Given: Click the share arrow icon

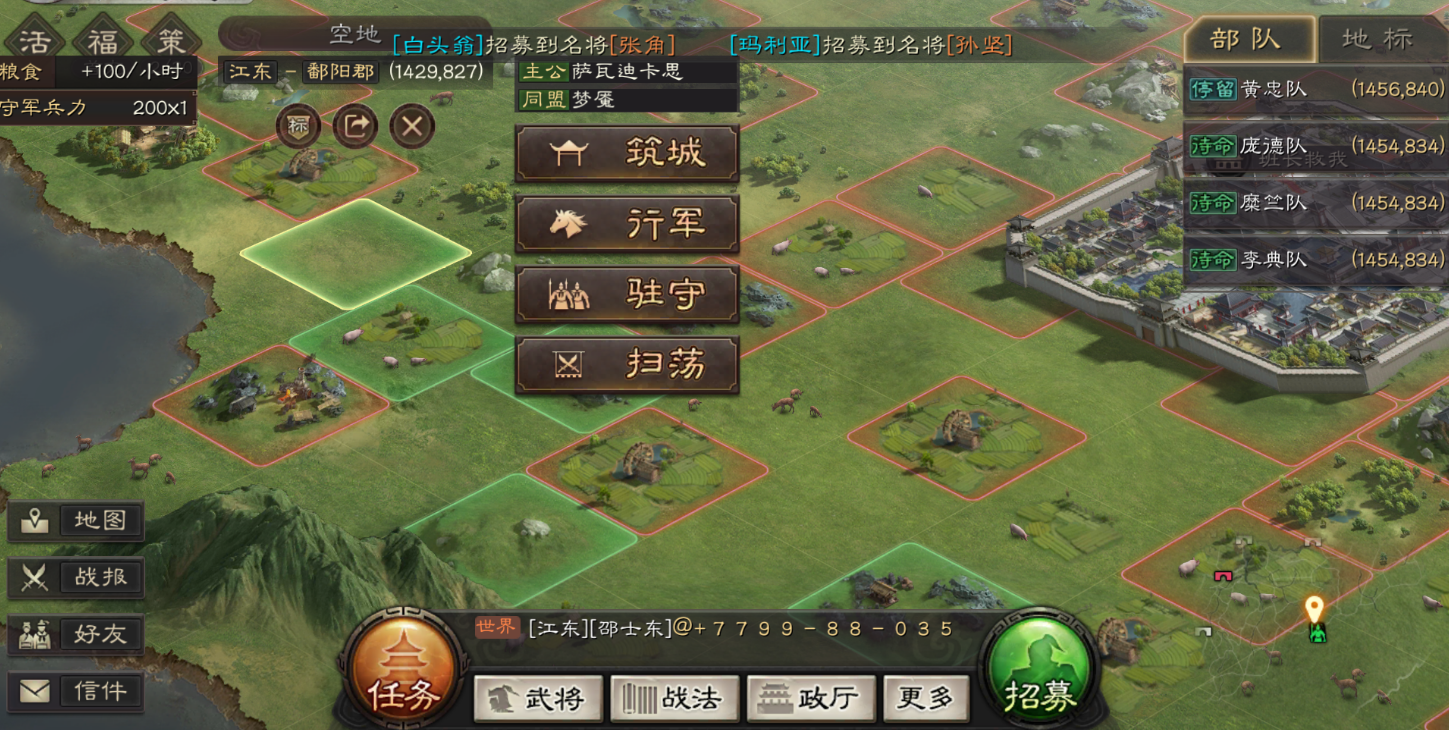Looking at the screenshot, I should click(355, 127).
